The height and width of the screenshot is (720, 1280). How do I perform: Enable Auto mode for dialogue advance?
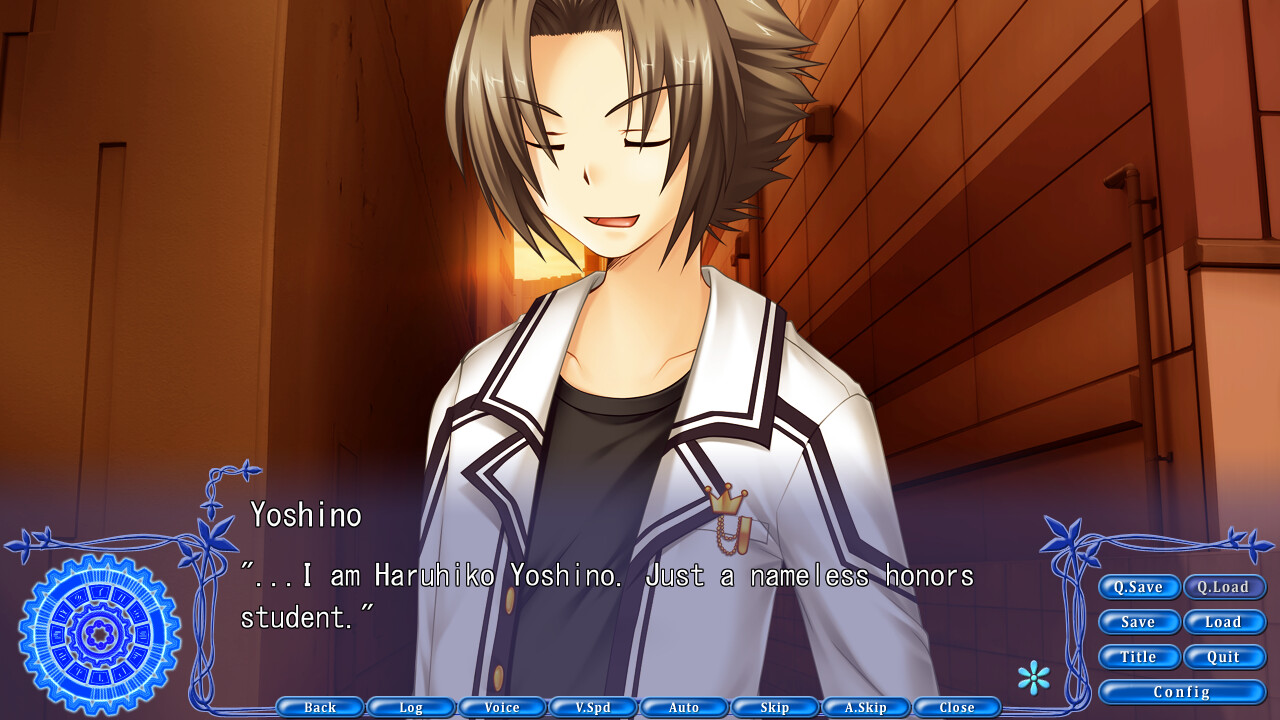684,707
